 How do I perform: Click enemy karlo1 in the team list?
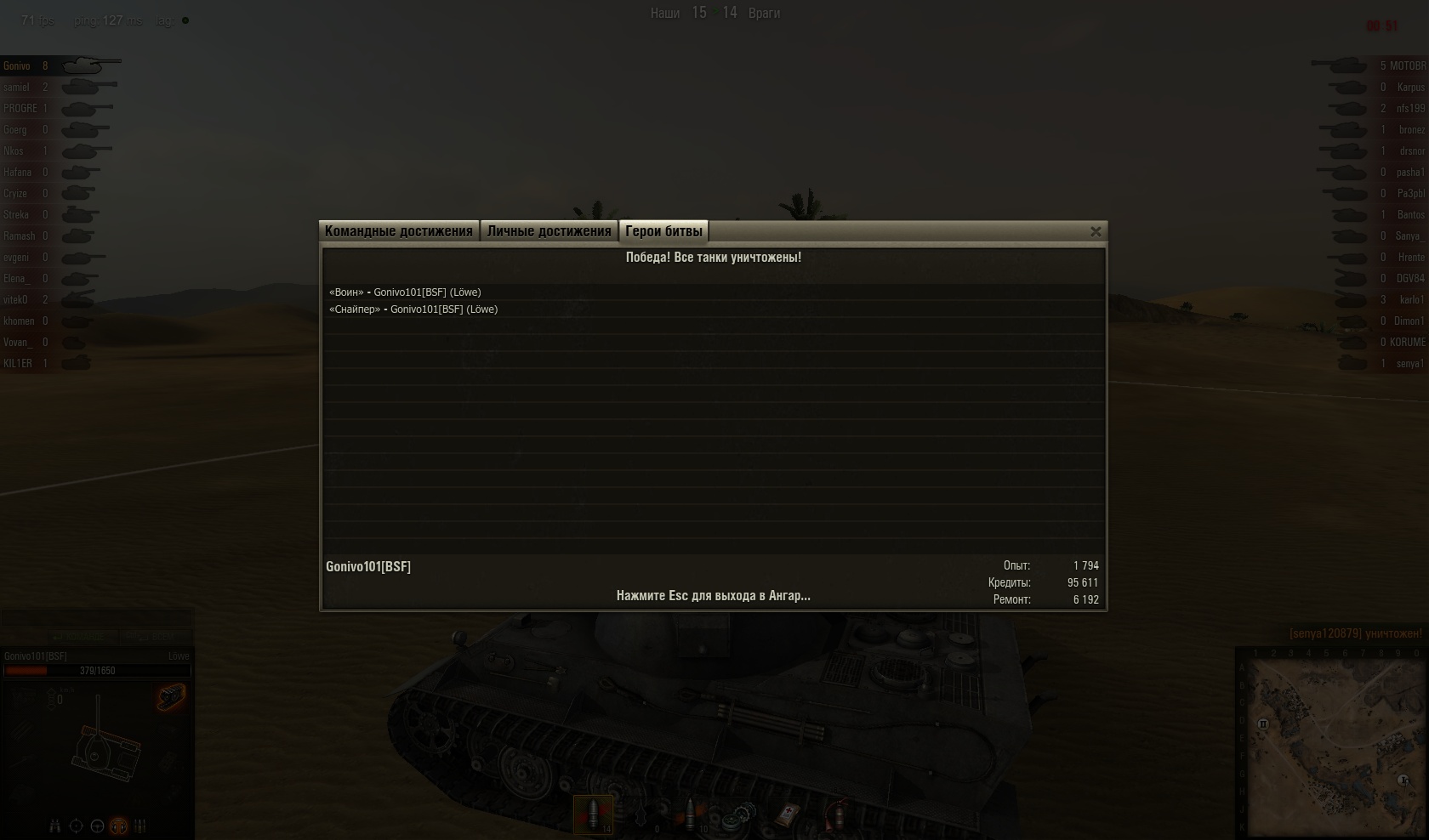point(1411,300)
